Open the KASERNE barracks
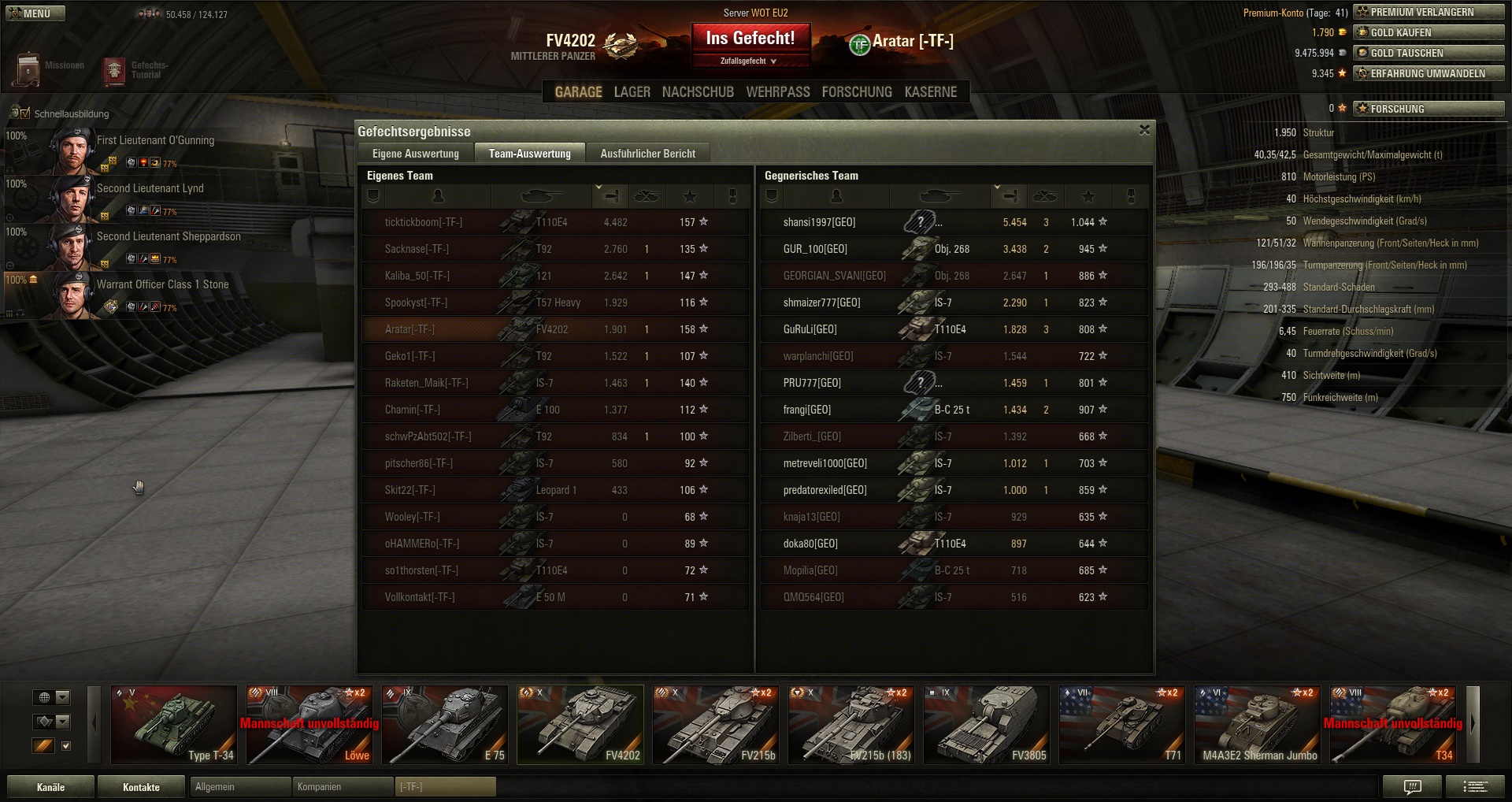This screenshot has width=1512, height=802. pos(930,92)
